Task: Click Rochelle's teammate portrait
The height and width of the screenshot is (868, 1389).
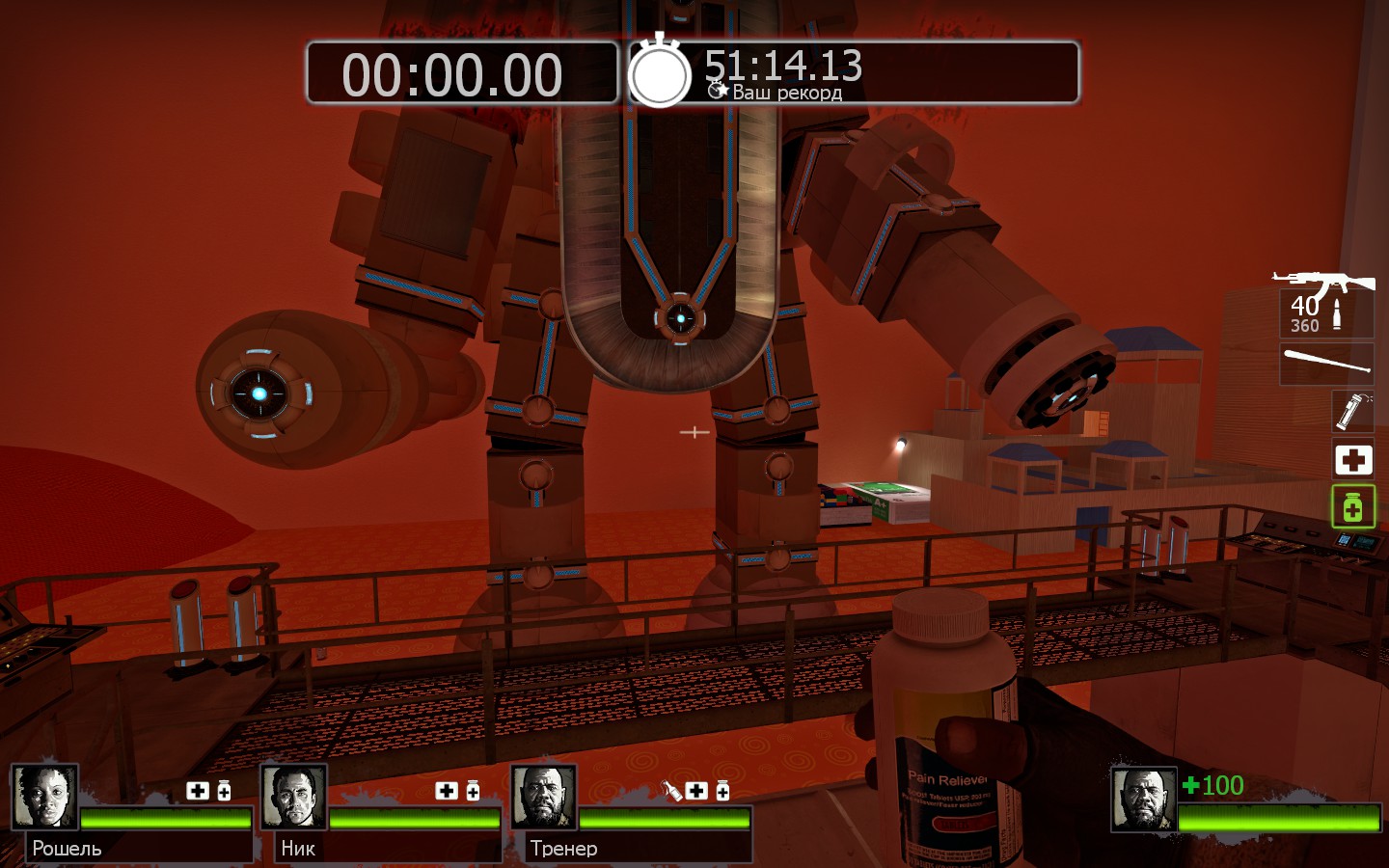Action: (x=44, y=798)
